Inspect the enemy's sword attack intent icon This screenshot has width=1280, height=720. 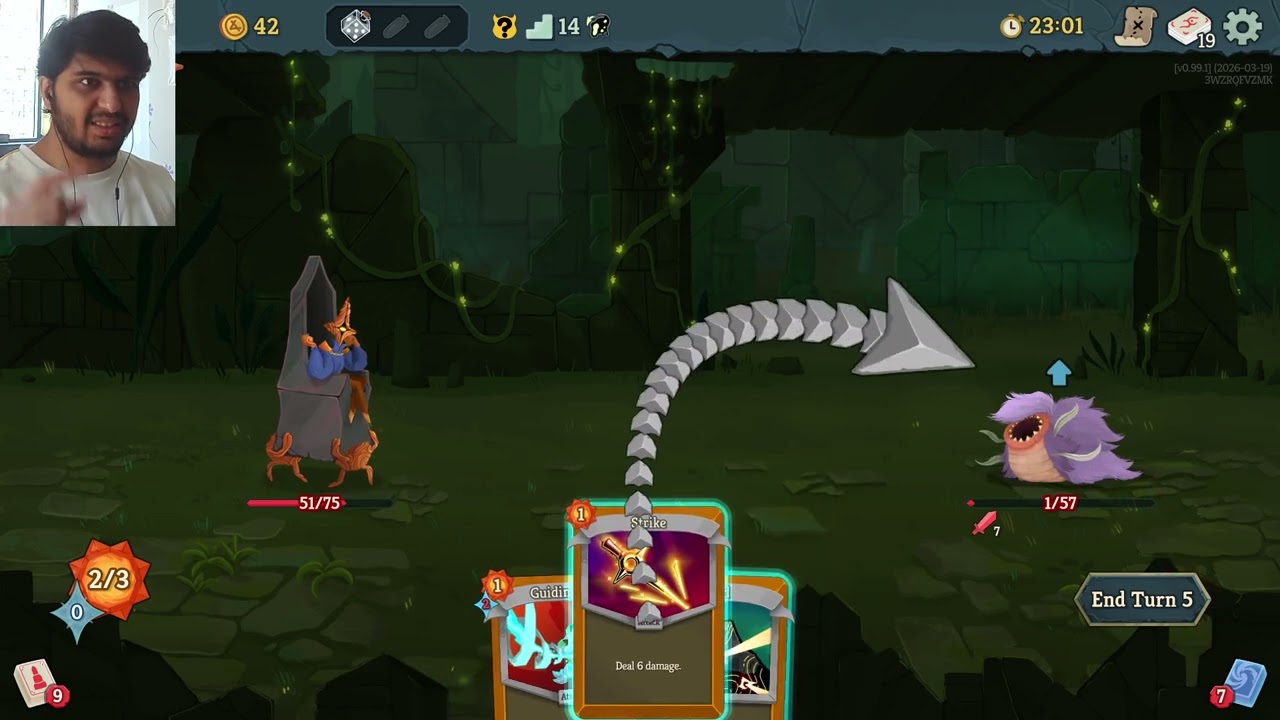tap(986, 523)
